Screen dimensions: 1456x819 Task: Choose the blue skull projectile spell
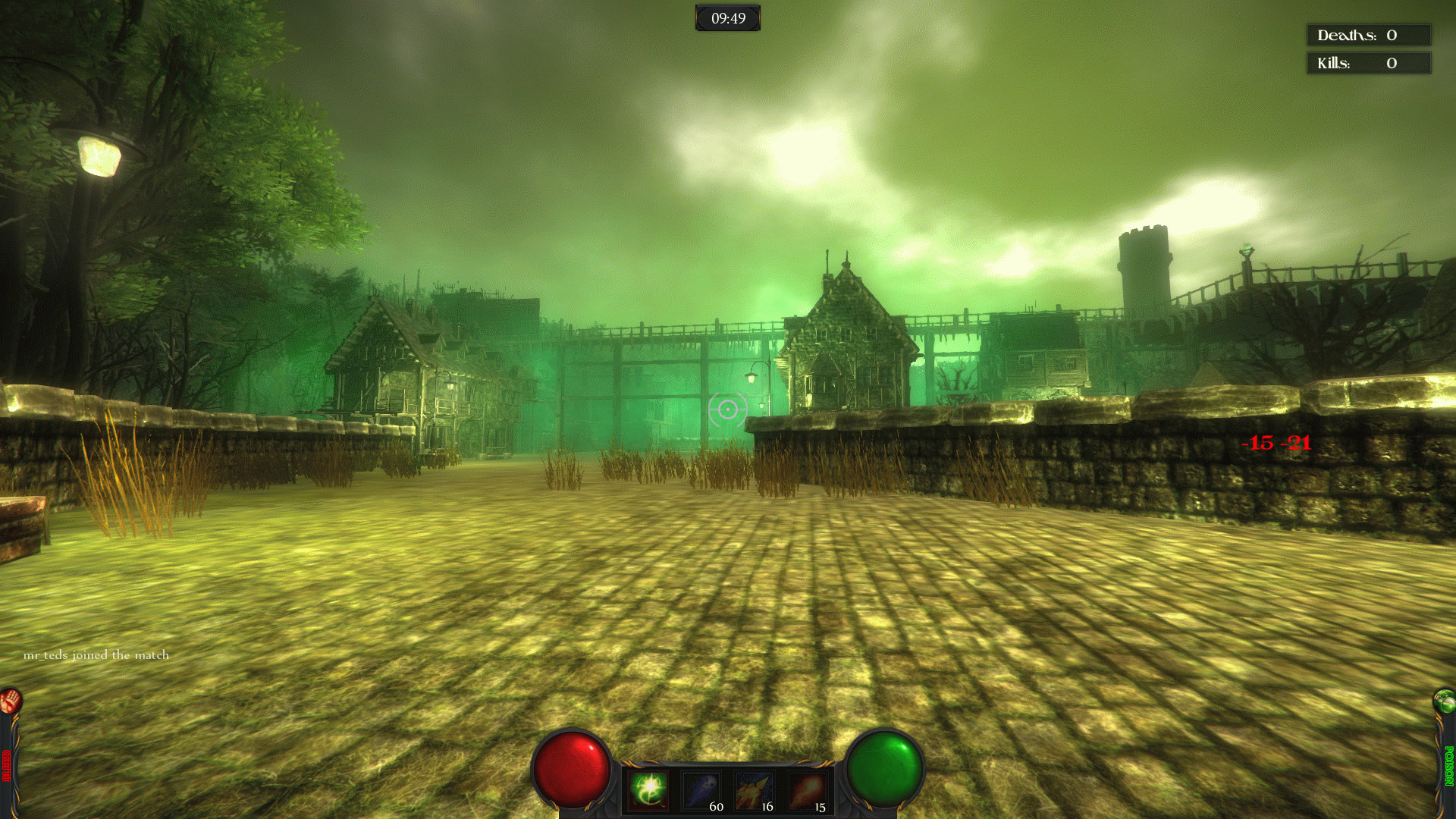click(701, 791)
